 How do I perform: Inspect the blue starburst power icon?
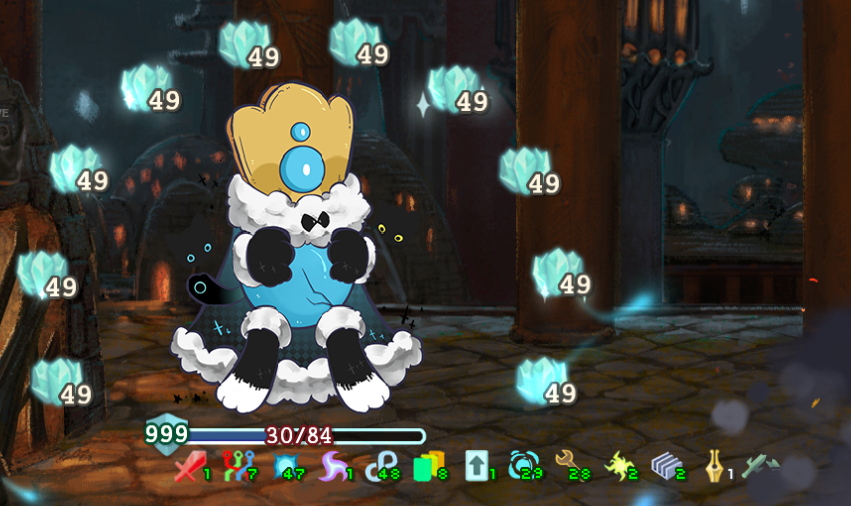[x=287, y=467]
